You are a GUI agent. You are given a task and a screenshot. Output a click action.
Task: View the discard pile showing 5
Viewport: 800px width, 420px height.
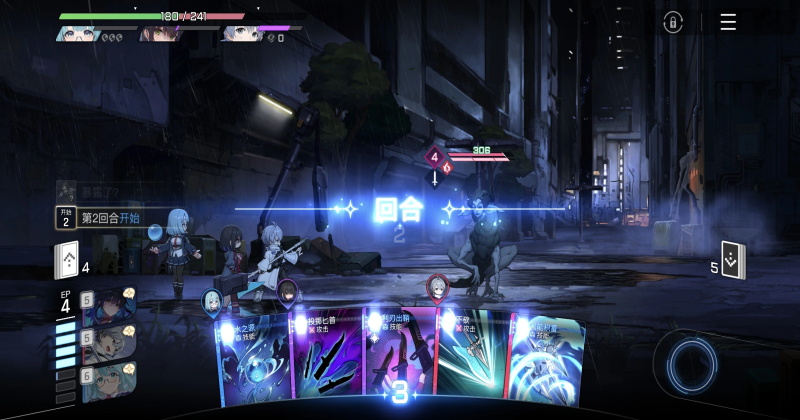pyautogui.click(x=733, y=261)
